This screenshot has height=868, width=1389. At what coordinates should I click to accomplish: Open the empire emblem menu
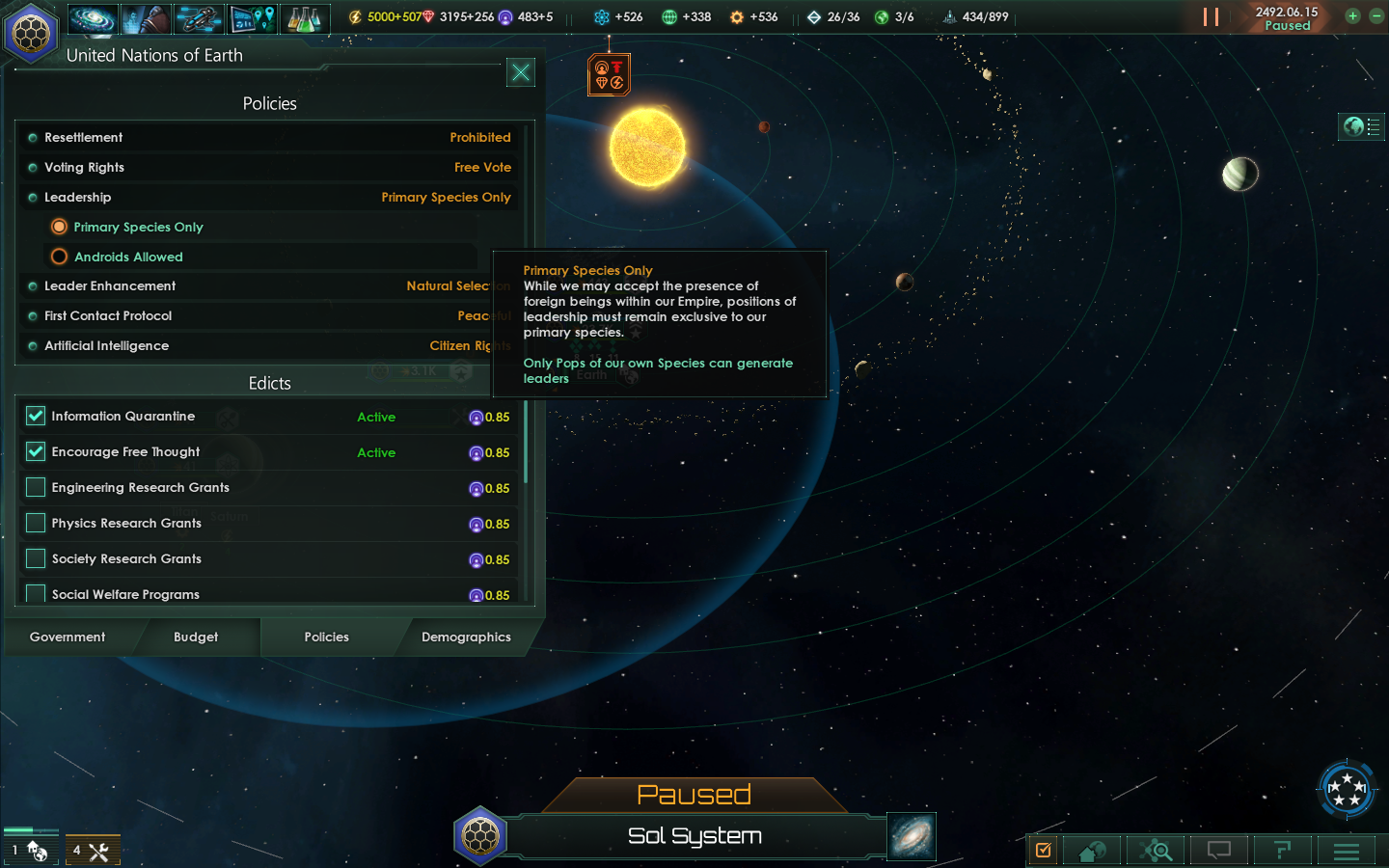pyautogui.click(x=31, y=34)
